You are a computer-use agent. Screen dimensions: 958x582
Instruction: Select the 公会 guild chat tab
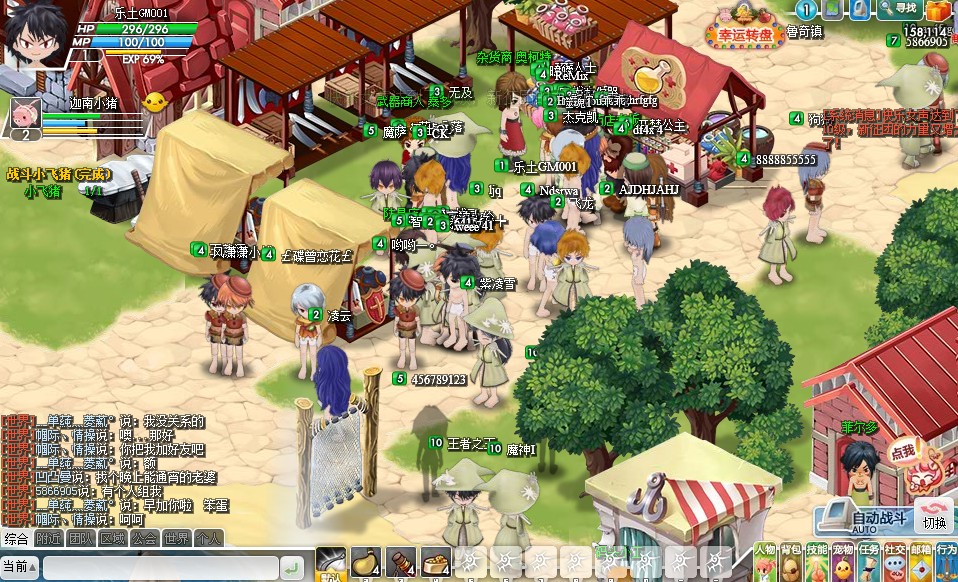144,539
